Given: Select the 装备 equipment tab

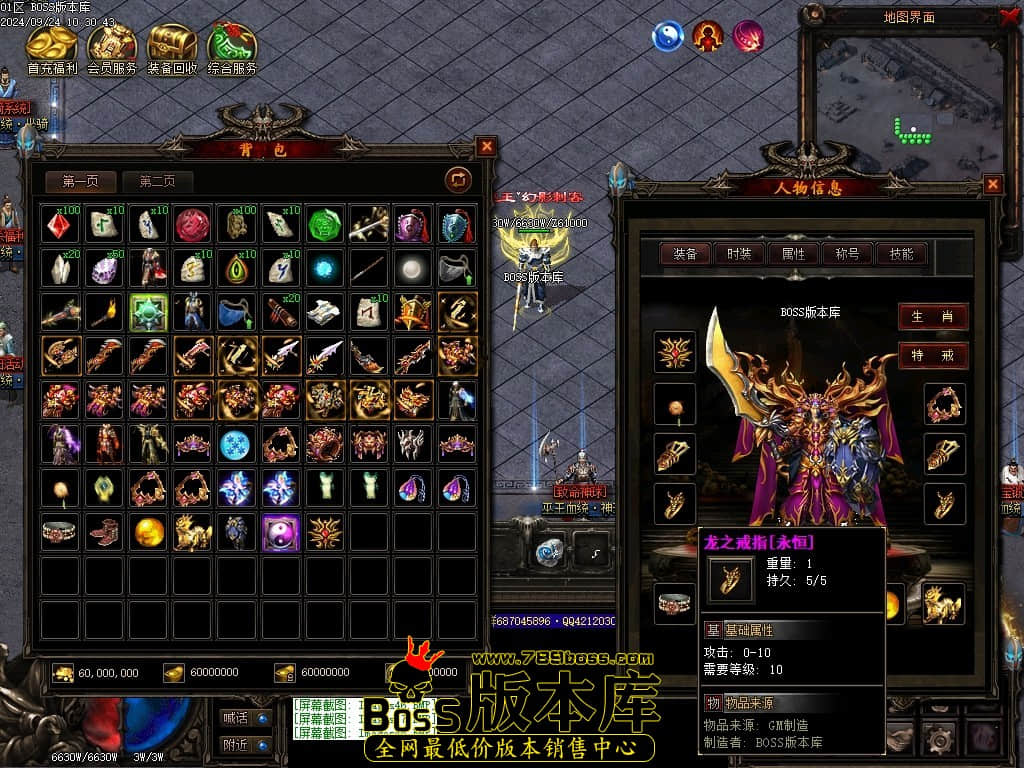Looking at the screenshot, I should click(x=685, y=254).
